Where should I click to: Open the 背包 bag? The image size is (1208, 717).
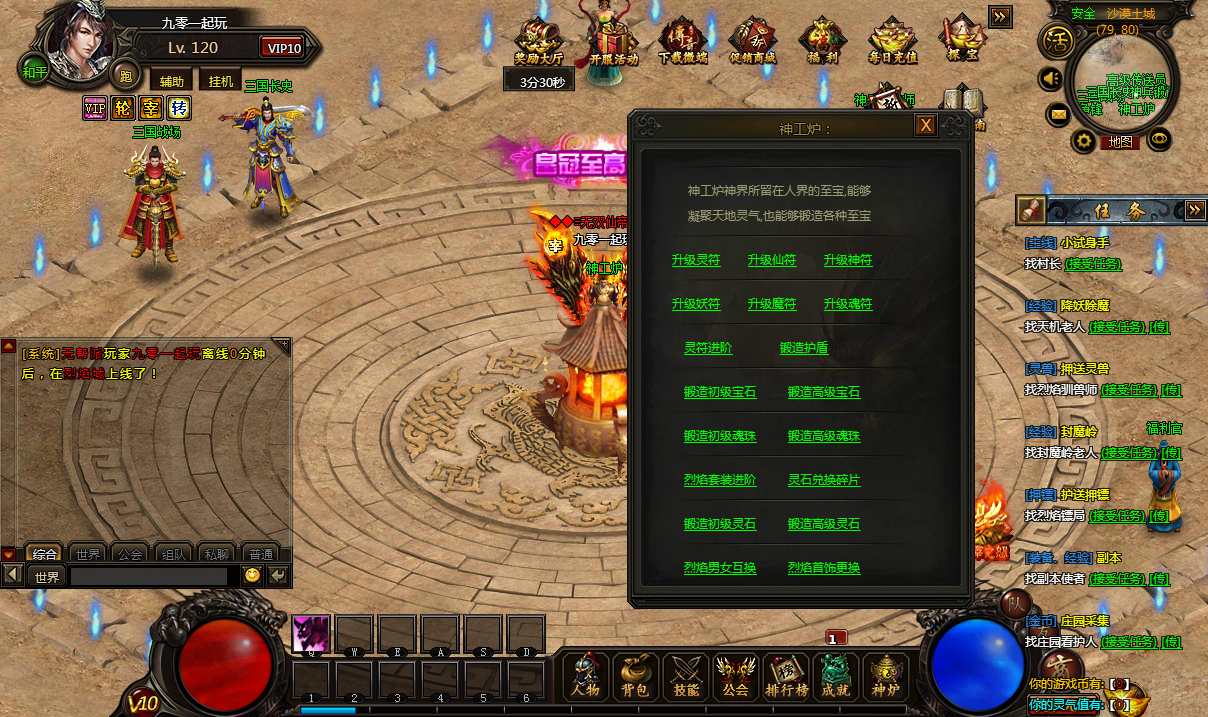point(636,677)
